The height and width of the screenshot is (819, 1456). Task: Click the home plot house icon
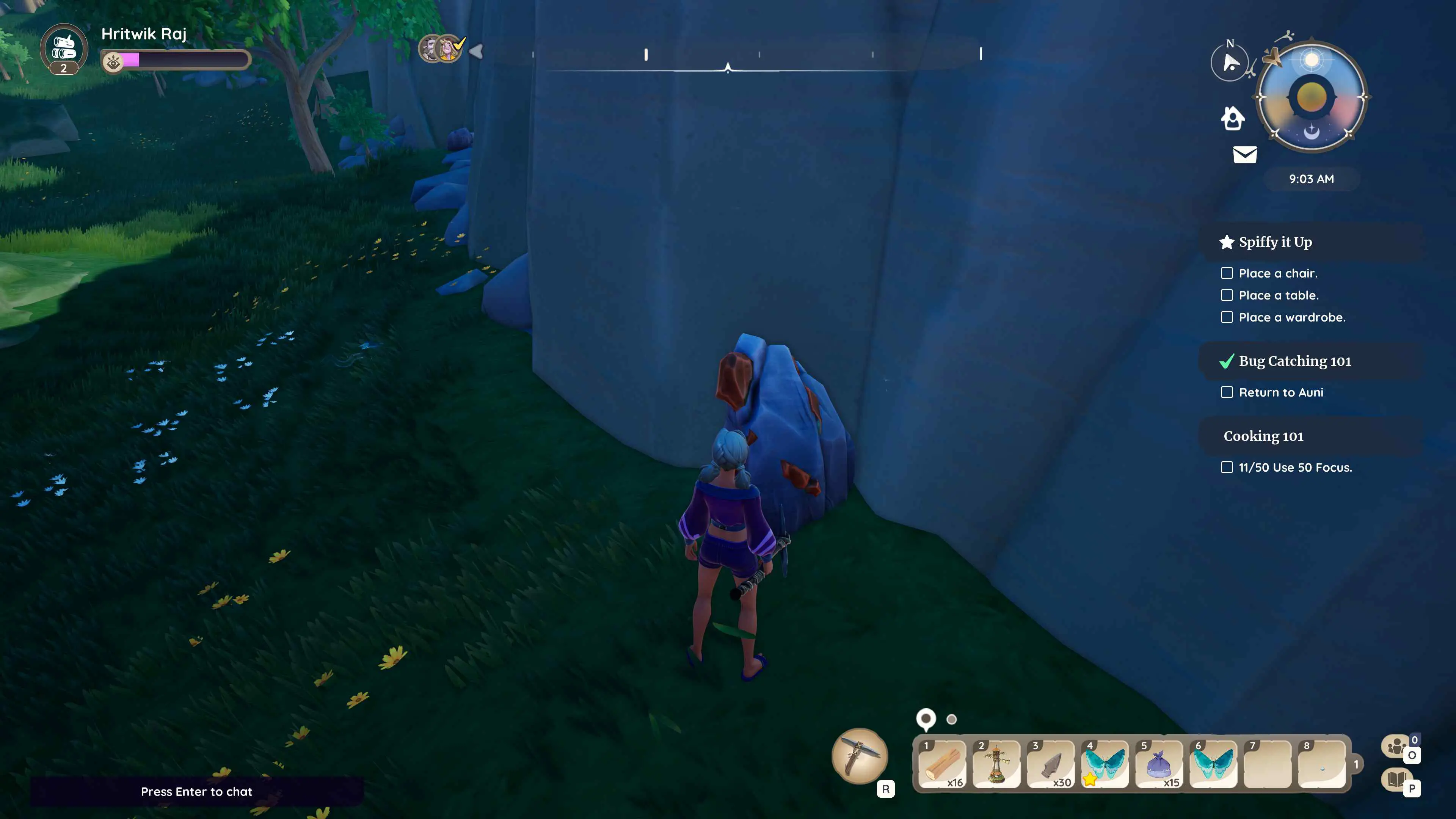coord(1233,119)
